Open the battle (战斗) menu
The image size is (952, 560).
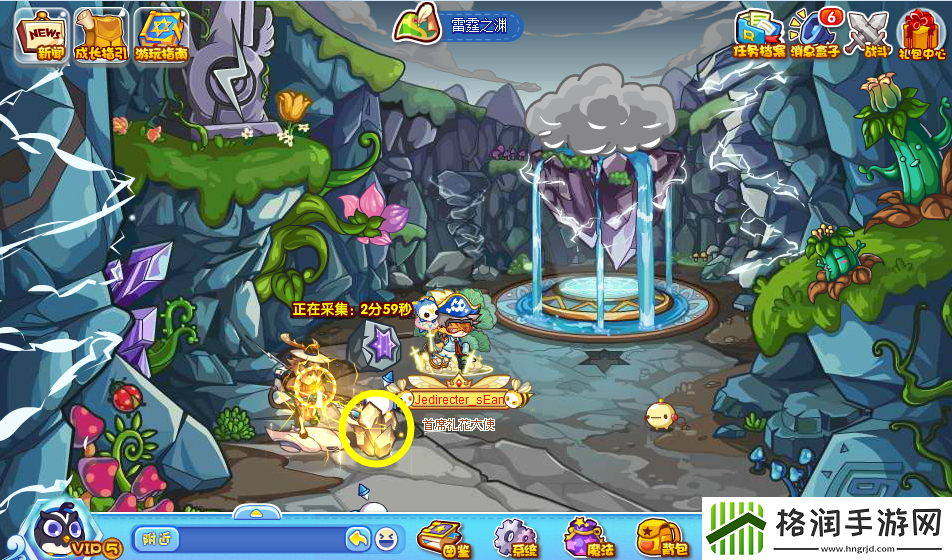pos(868,34)
